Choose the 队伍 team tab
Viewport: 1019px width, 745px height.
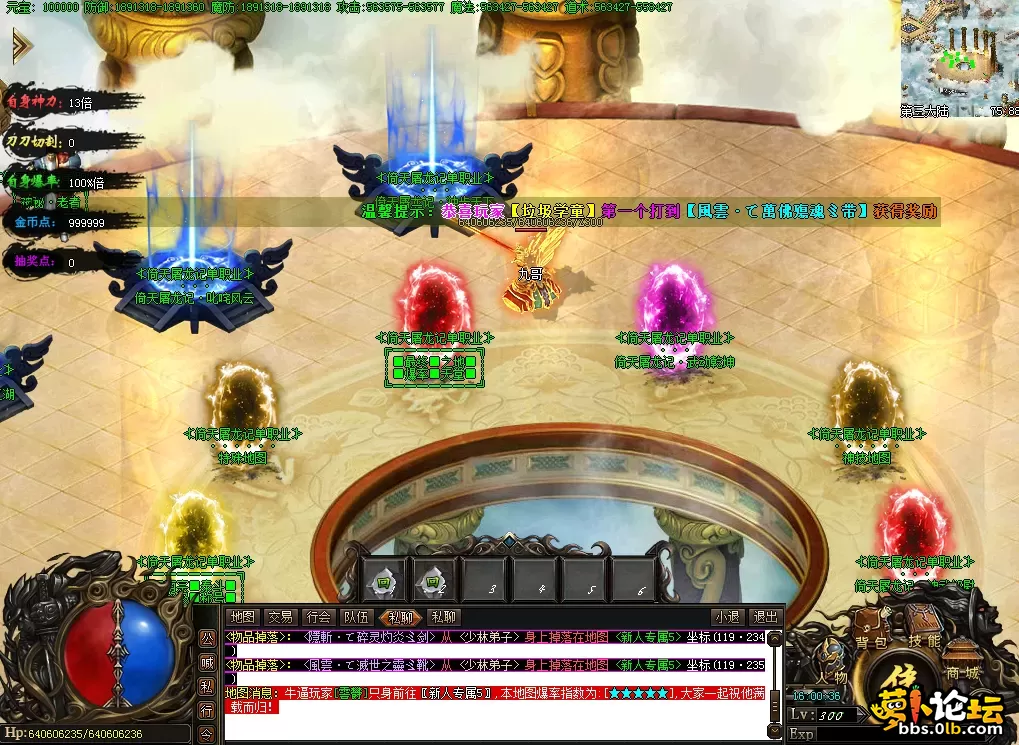click(357, 617)
